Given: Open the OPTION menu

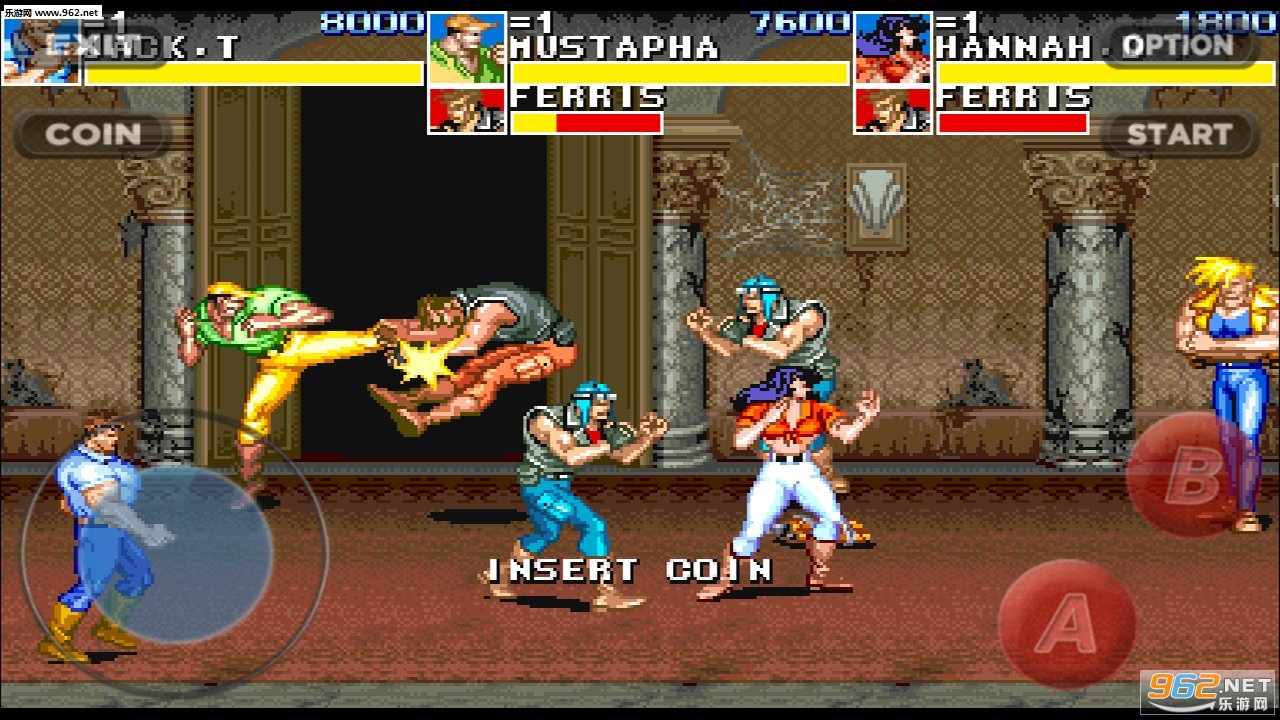Looking at the screenshot, I should pyautogui.click(x=1179, y=45).
